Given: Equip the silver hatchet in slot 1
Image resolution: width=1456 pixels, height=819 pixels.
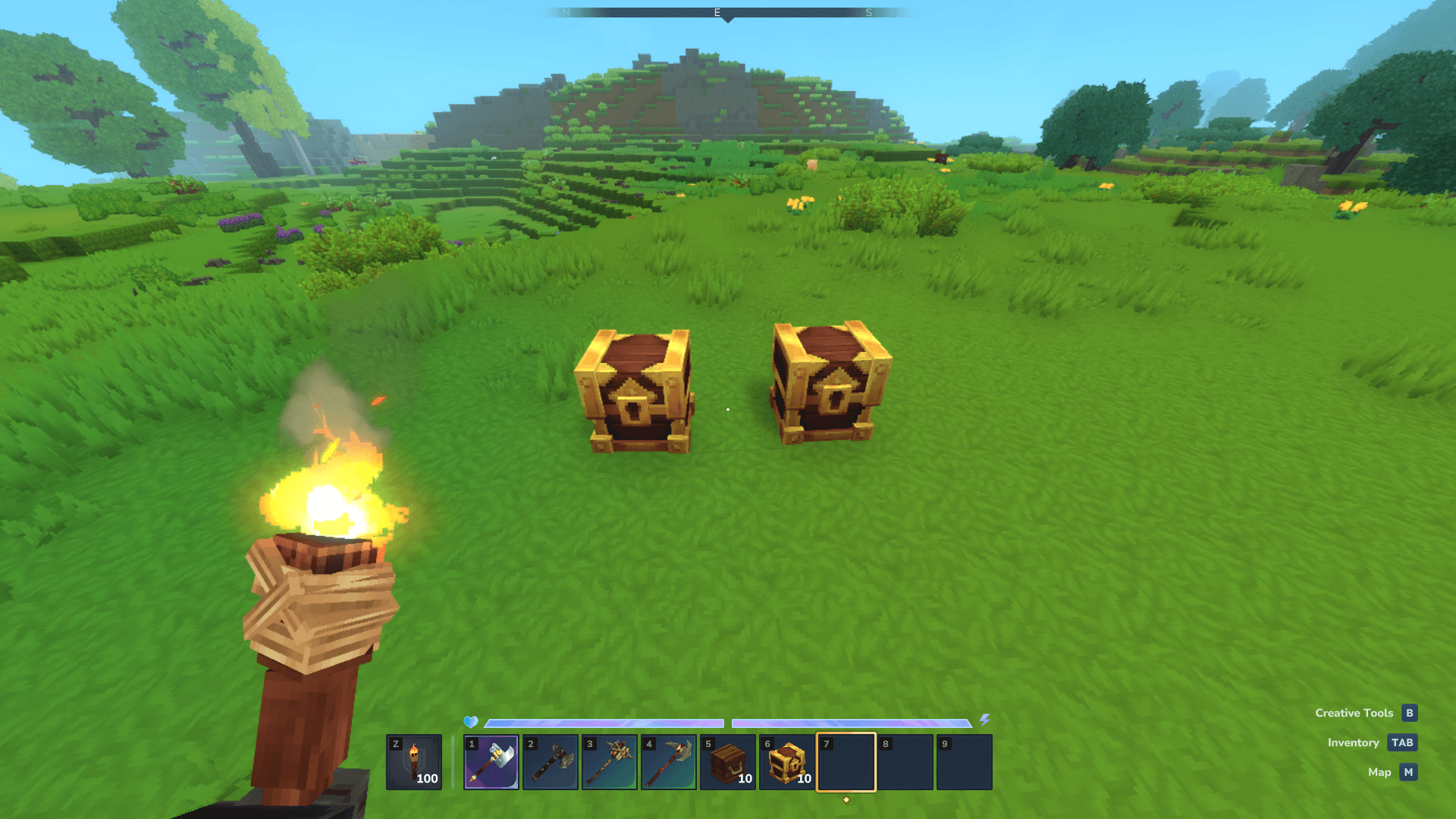Looking at the screenshot, I should [491, 762].
